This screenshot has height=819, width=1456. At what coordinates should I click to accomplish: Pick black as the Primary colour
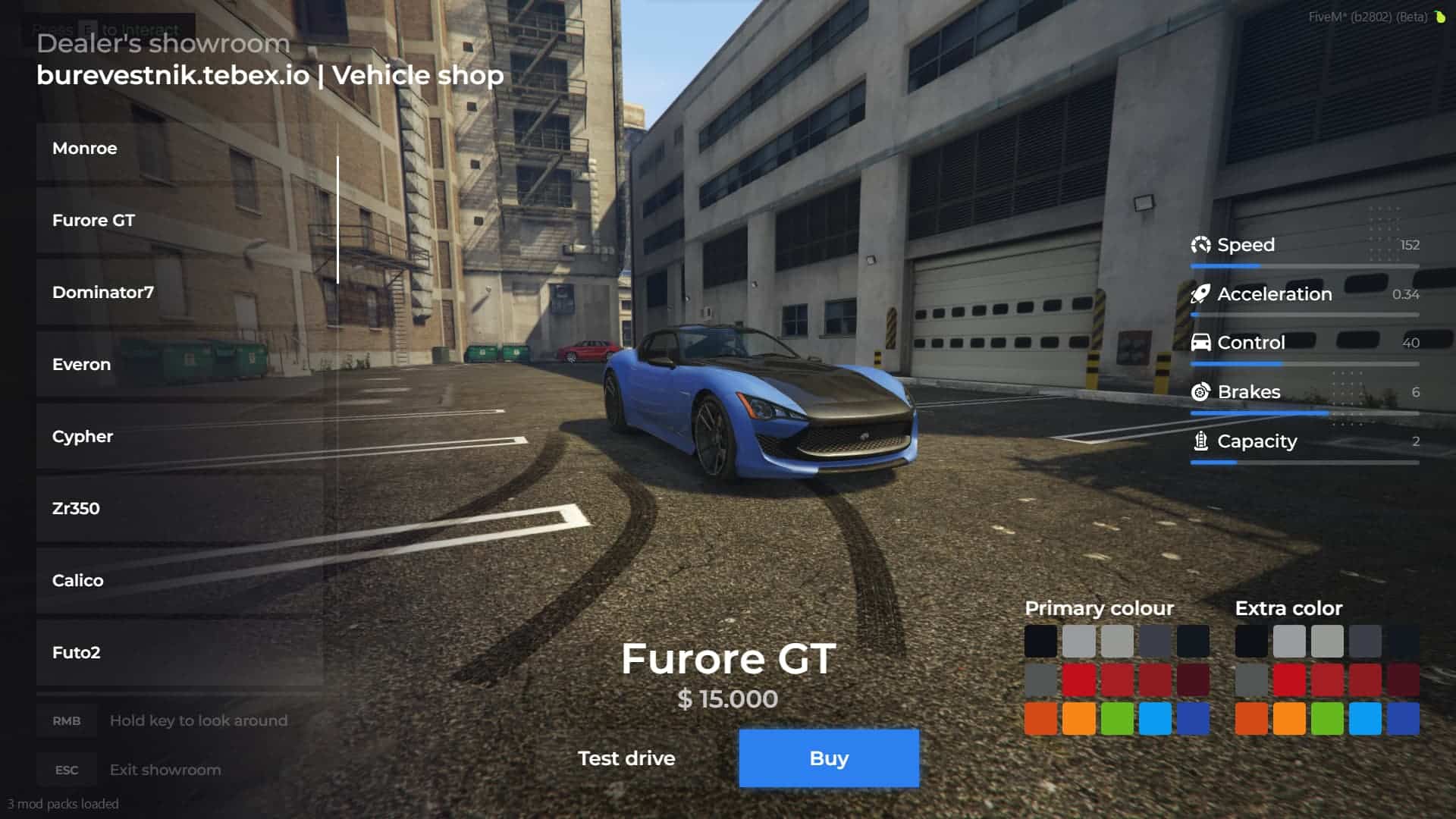tap(1040, 639)
